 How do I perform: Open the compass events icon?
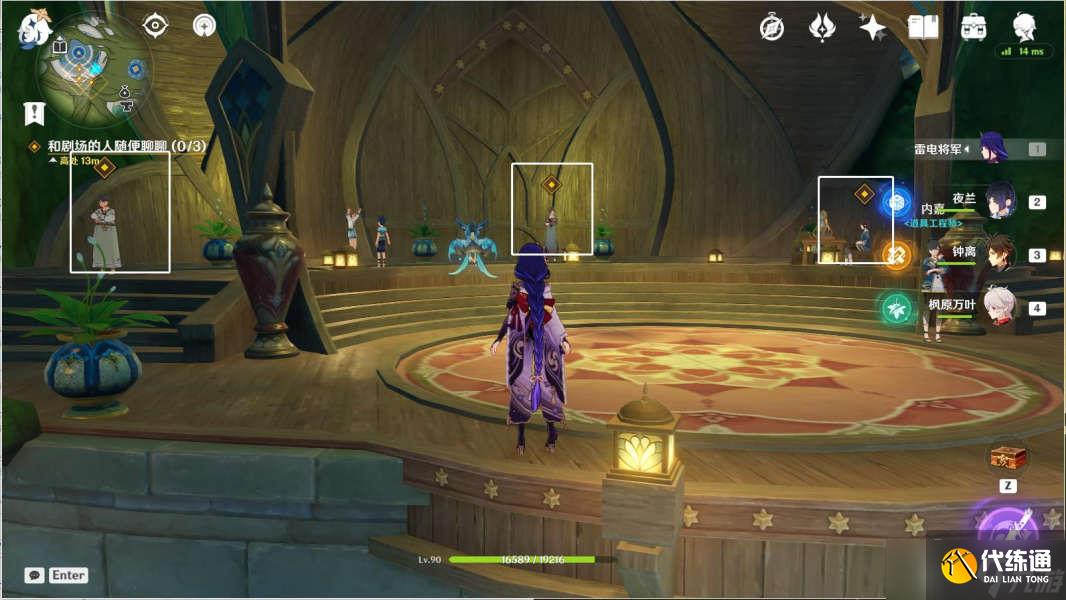772,28
